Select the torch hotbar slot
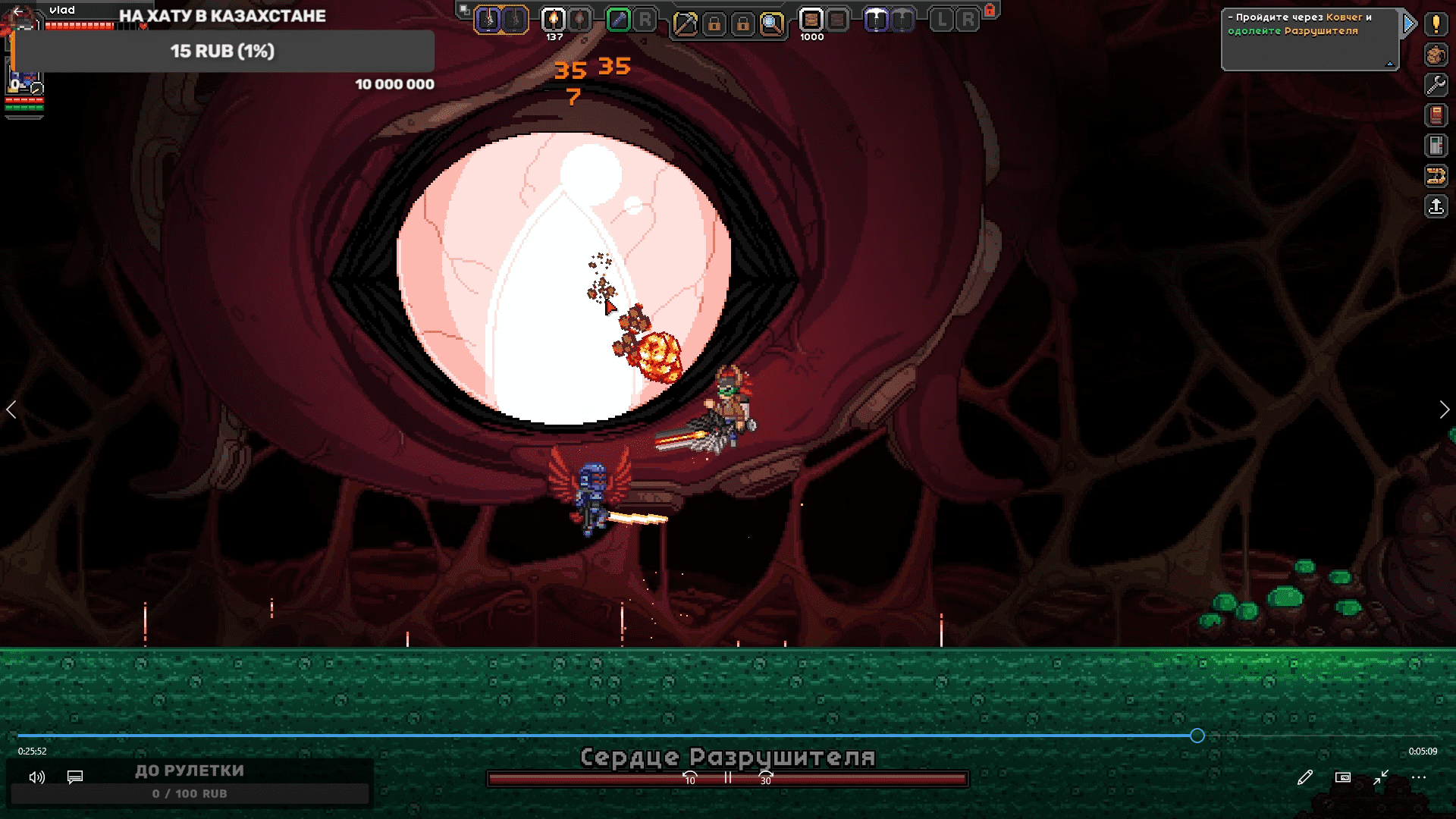The height and width of the screenshot is (819, 1456). (554, 20)
